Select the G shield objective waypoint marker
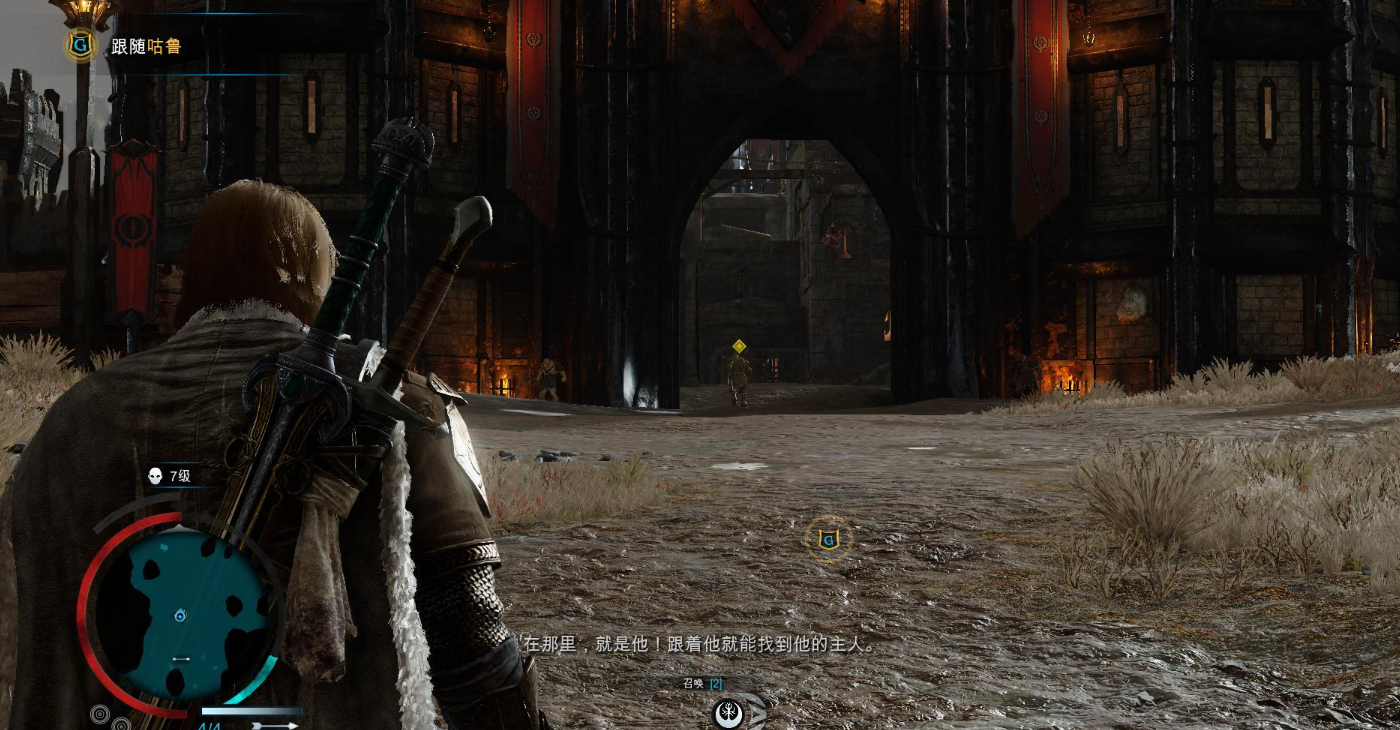This screenshot has width=1400, height=730. 828,540
